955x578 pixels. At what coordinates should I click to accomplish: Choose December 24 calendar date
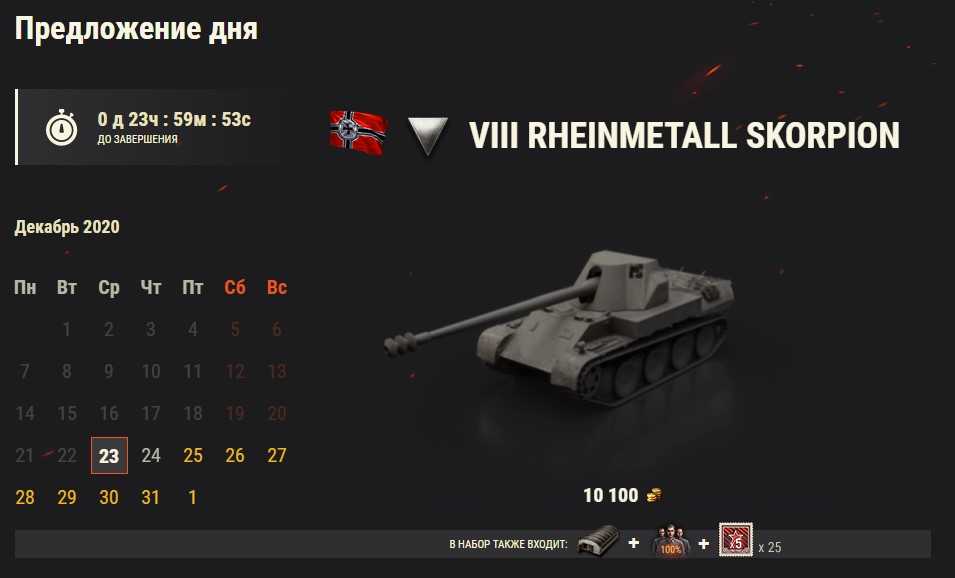point(151,456)
